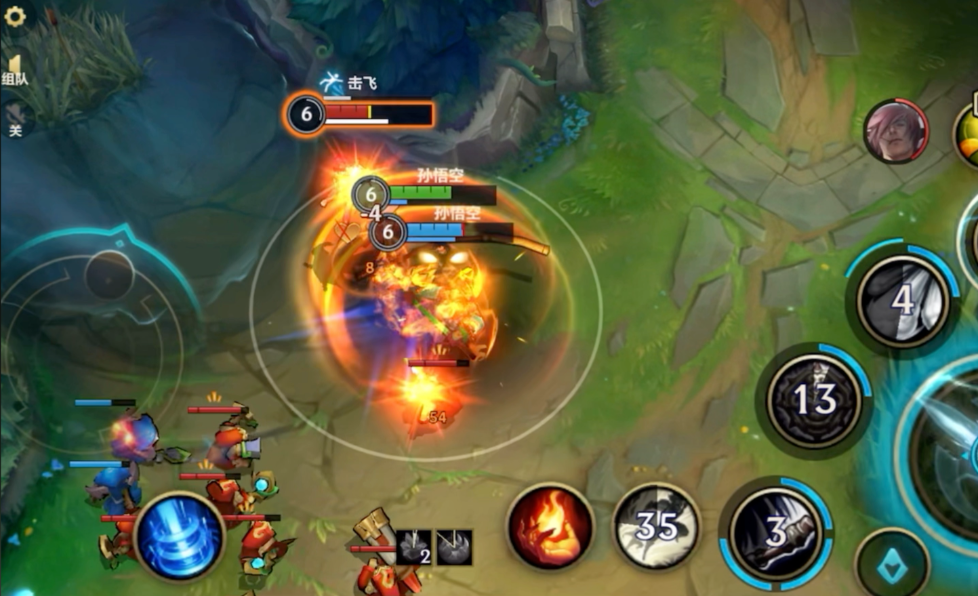Use the ability with 3 second cooldown
Screen dimensions: 978x596
point(775,532)
